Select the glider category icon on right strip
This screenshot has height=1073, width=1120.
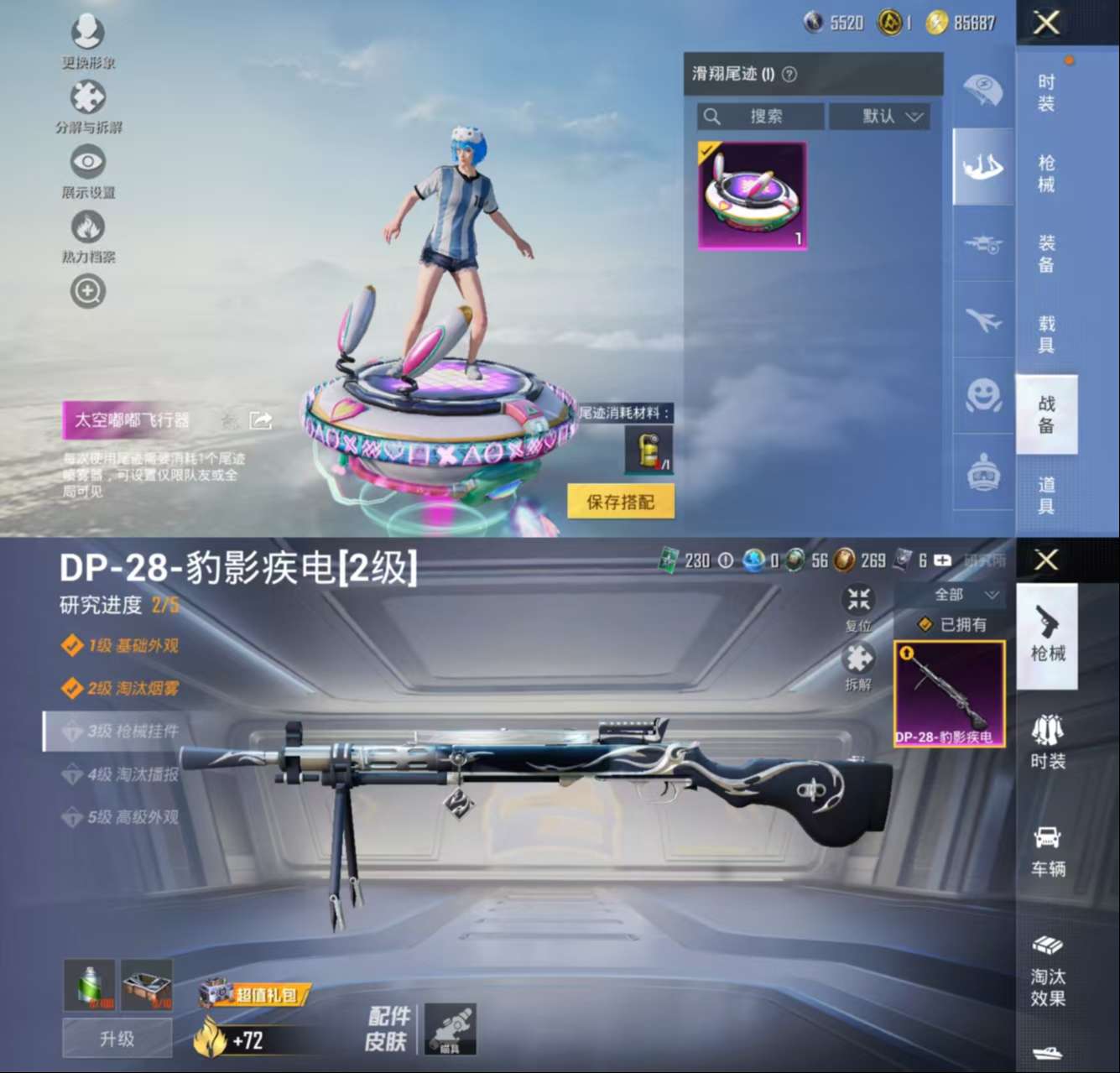(982, 168)
